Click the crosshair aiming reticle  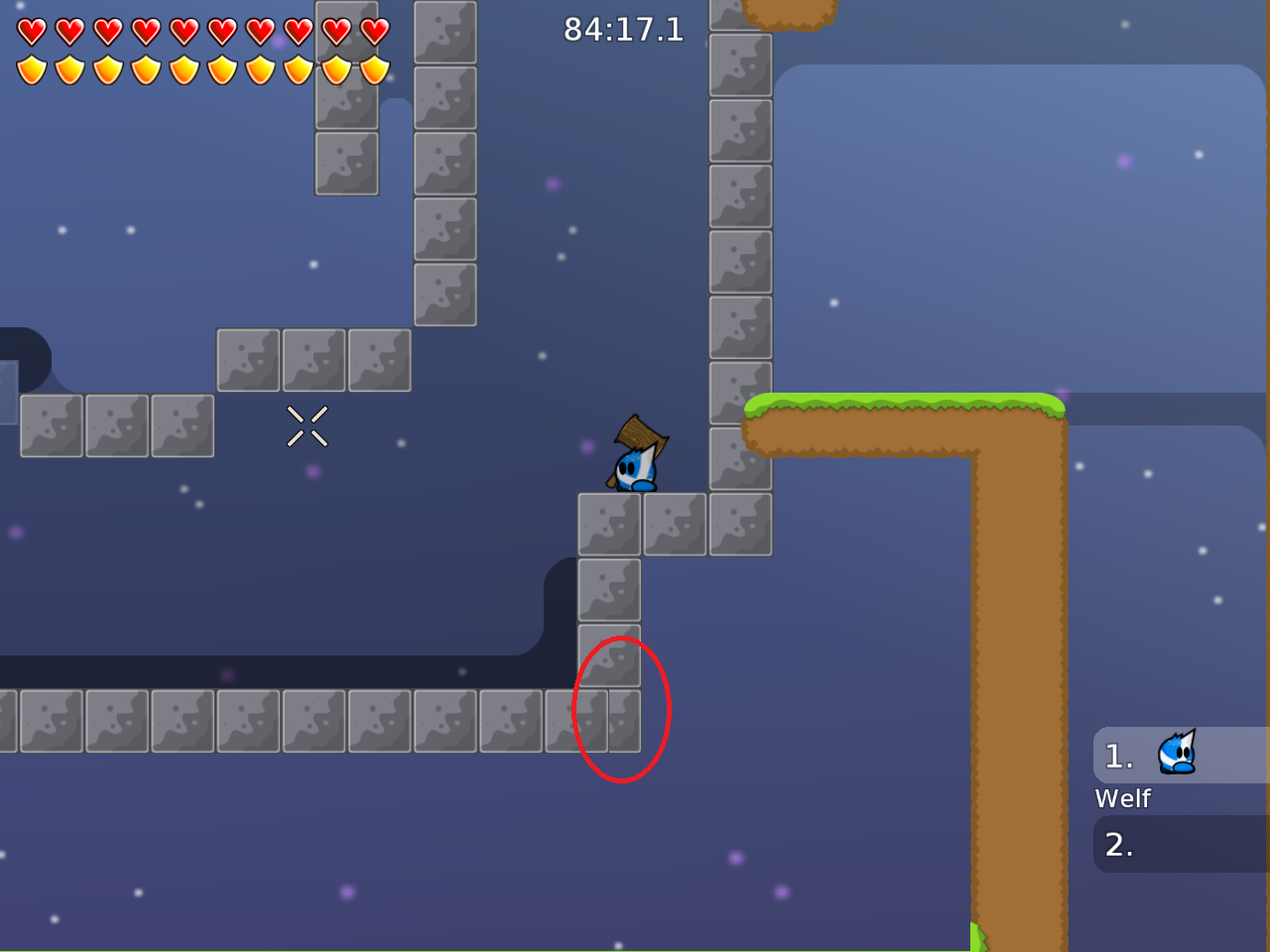click(x=308, y=427)
